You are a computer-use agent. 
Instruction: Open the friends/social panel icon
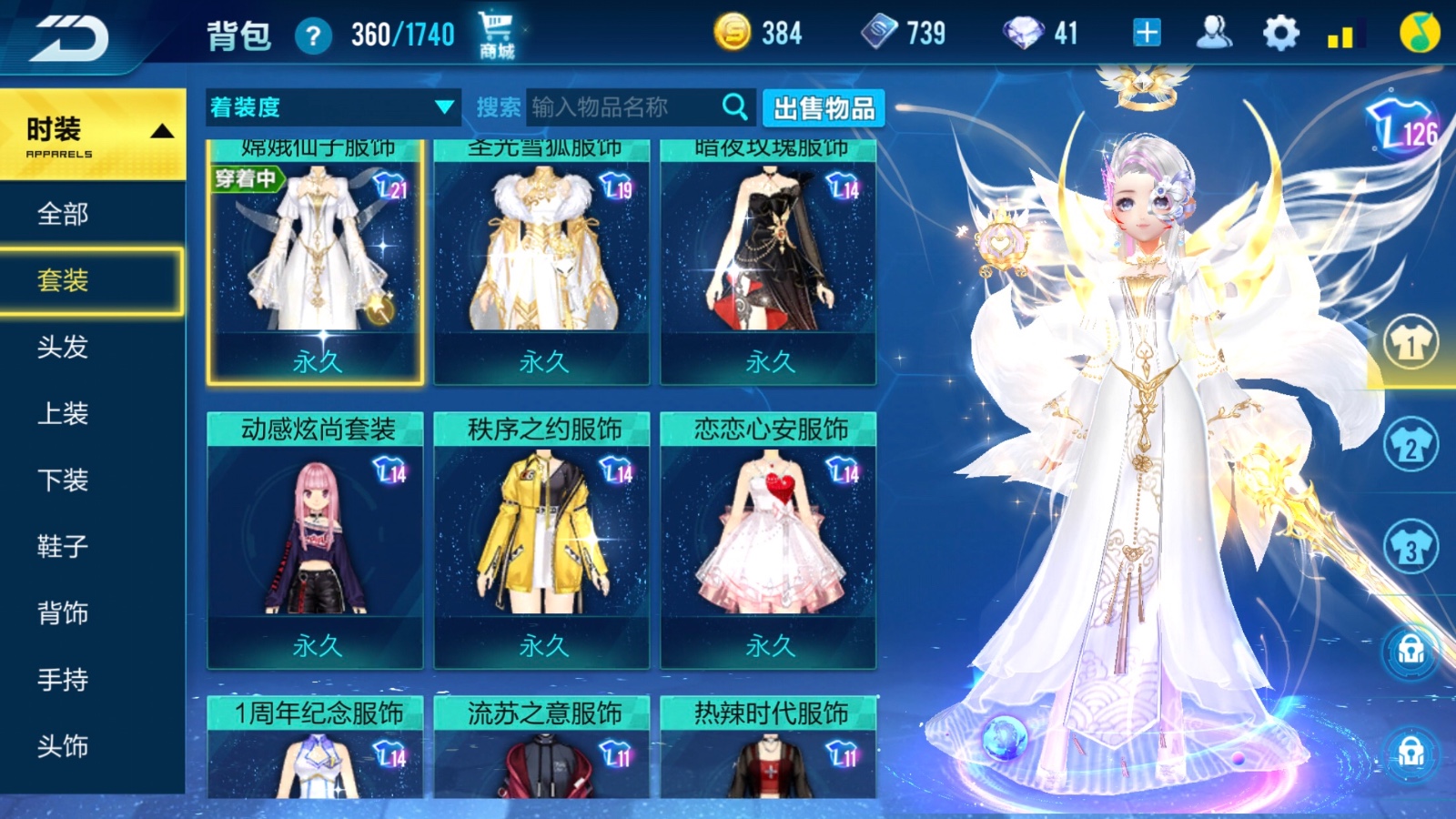pyautogui.click(x=1211, y=32)
